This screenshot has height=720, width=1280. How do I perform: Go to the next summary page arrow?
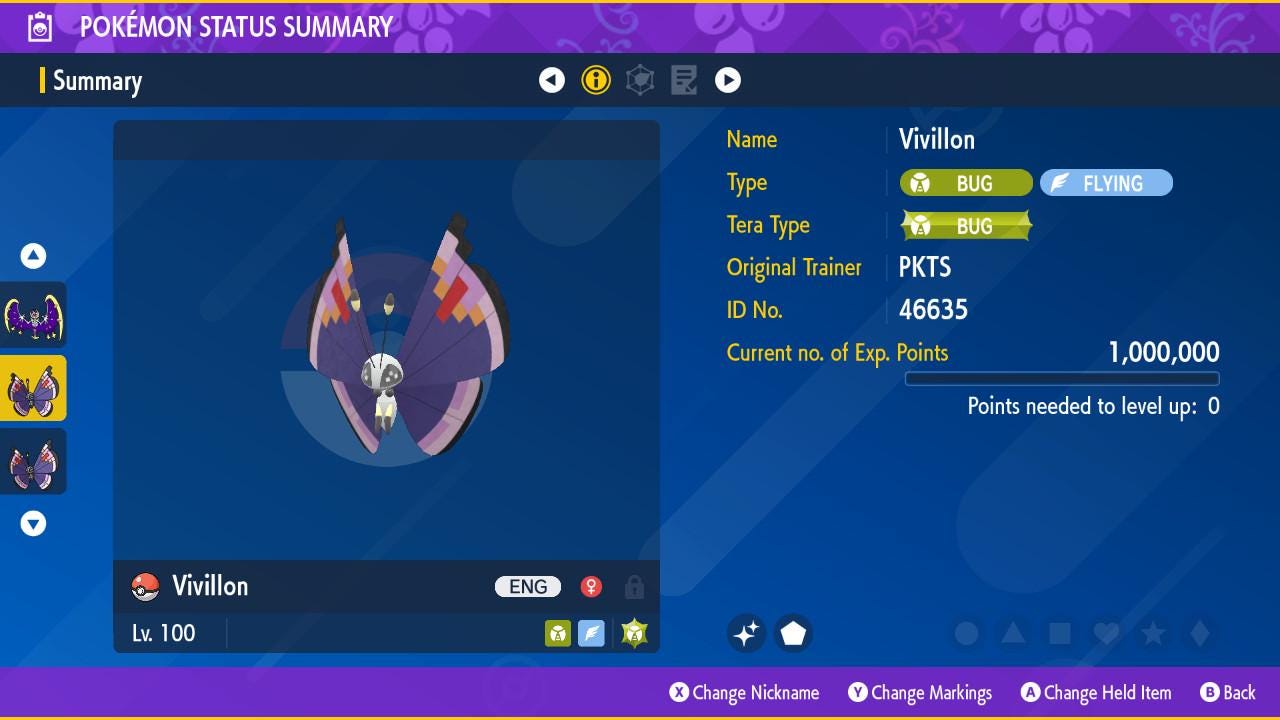(728, 80)
